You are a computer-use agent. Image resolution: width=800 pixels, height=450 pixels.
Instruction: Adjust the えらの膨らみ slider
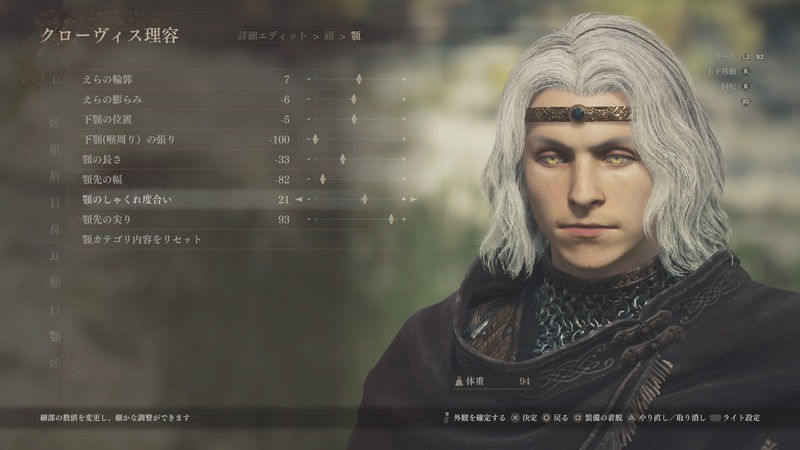click(357, 99)
